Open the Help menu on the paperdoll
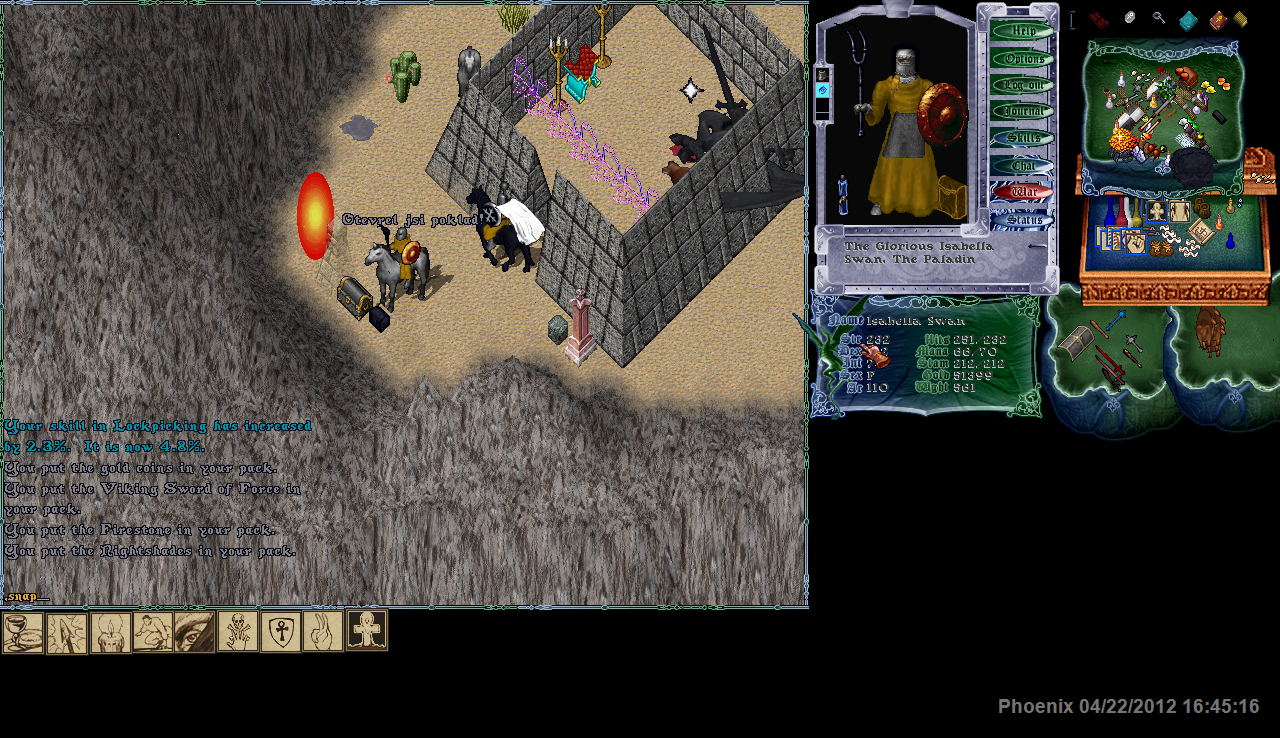The width and height of the screenshot is (1280, 738). click(x=1023, y=31)
